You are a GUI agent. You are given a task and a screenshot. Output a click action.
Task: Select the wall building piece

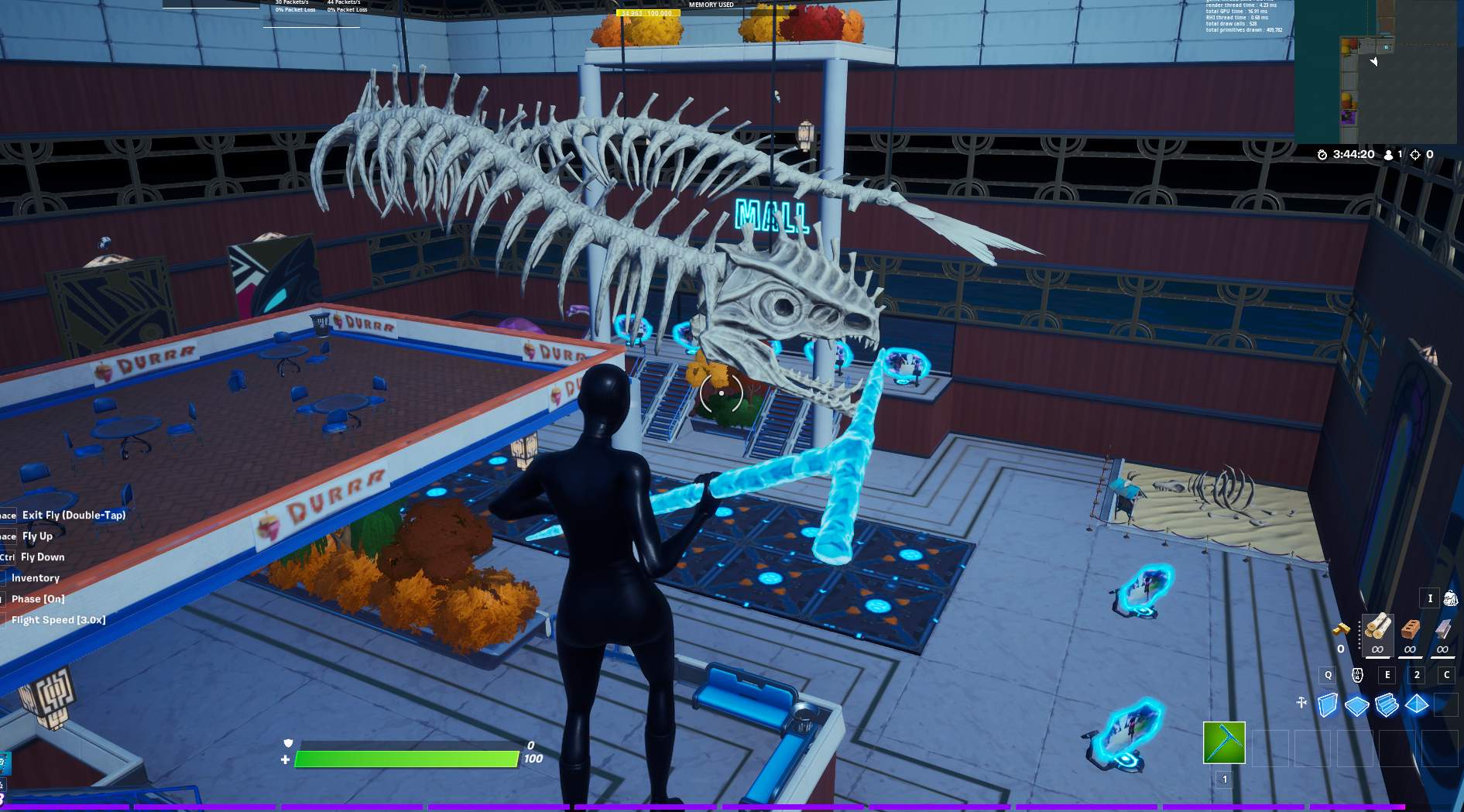(1328, 705)
